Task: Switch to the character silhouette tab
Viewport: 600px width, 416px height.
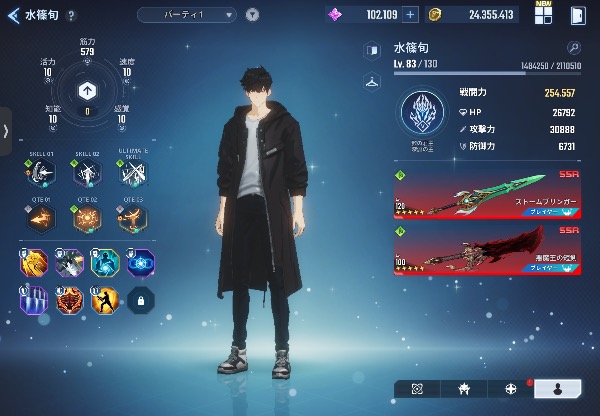Action: 557,388
